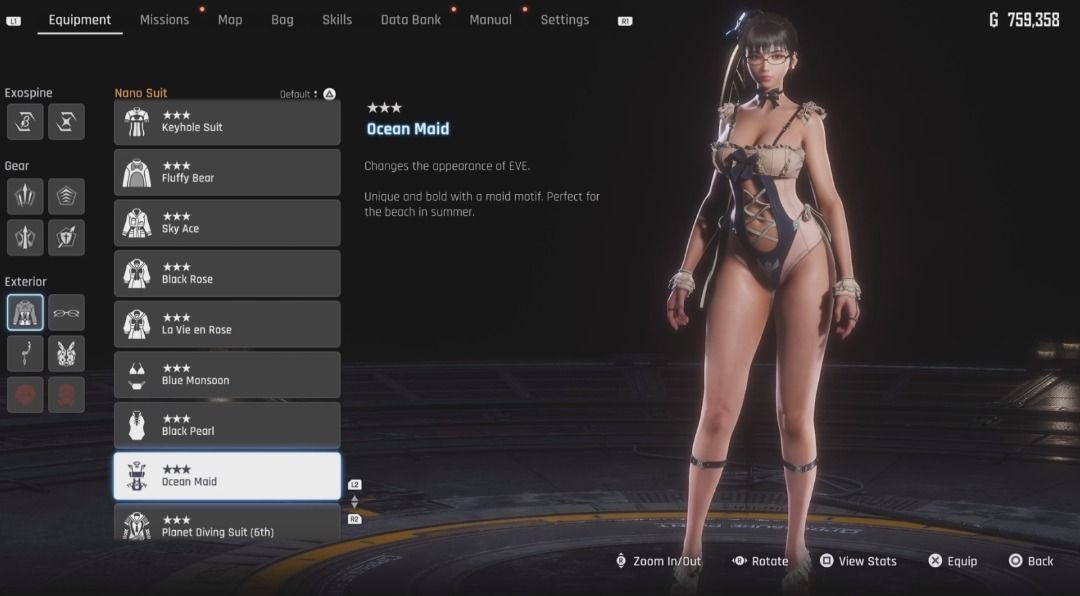1080x596 pixels.
Task: Go to the Bag tab
Action: (282, 20)
